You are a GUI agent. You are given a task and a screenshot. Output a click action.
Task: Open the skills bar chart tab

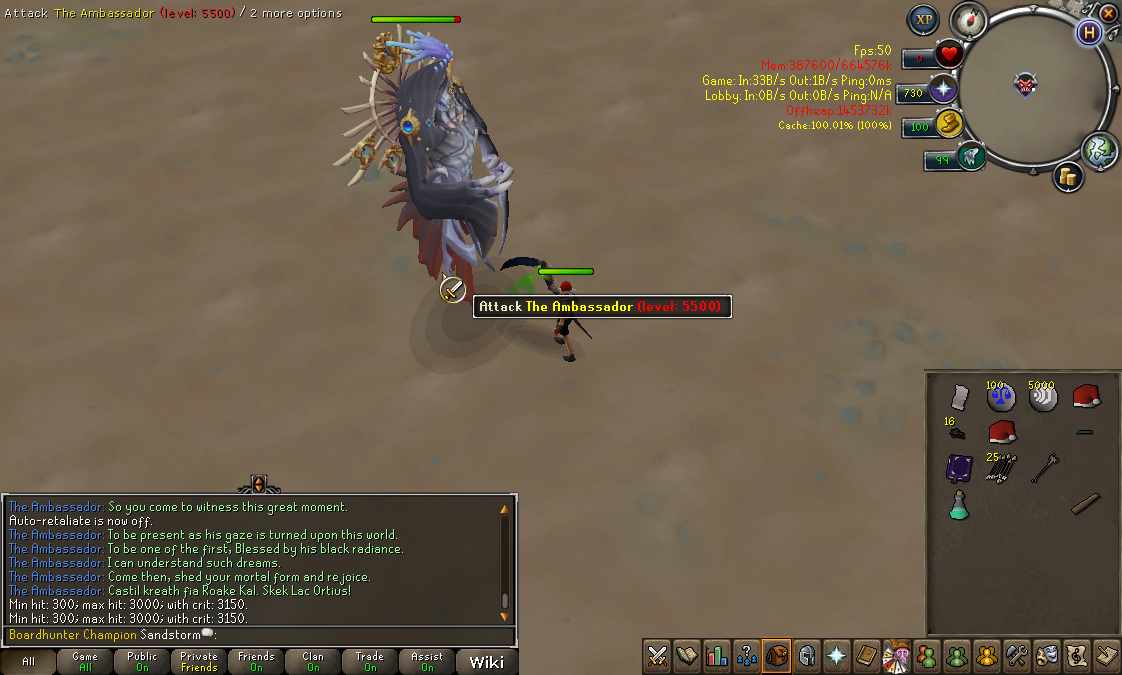pos(716,656)
